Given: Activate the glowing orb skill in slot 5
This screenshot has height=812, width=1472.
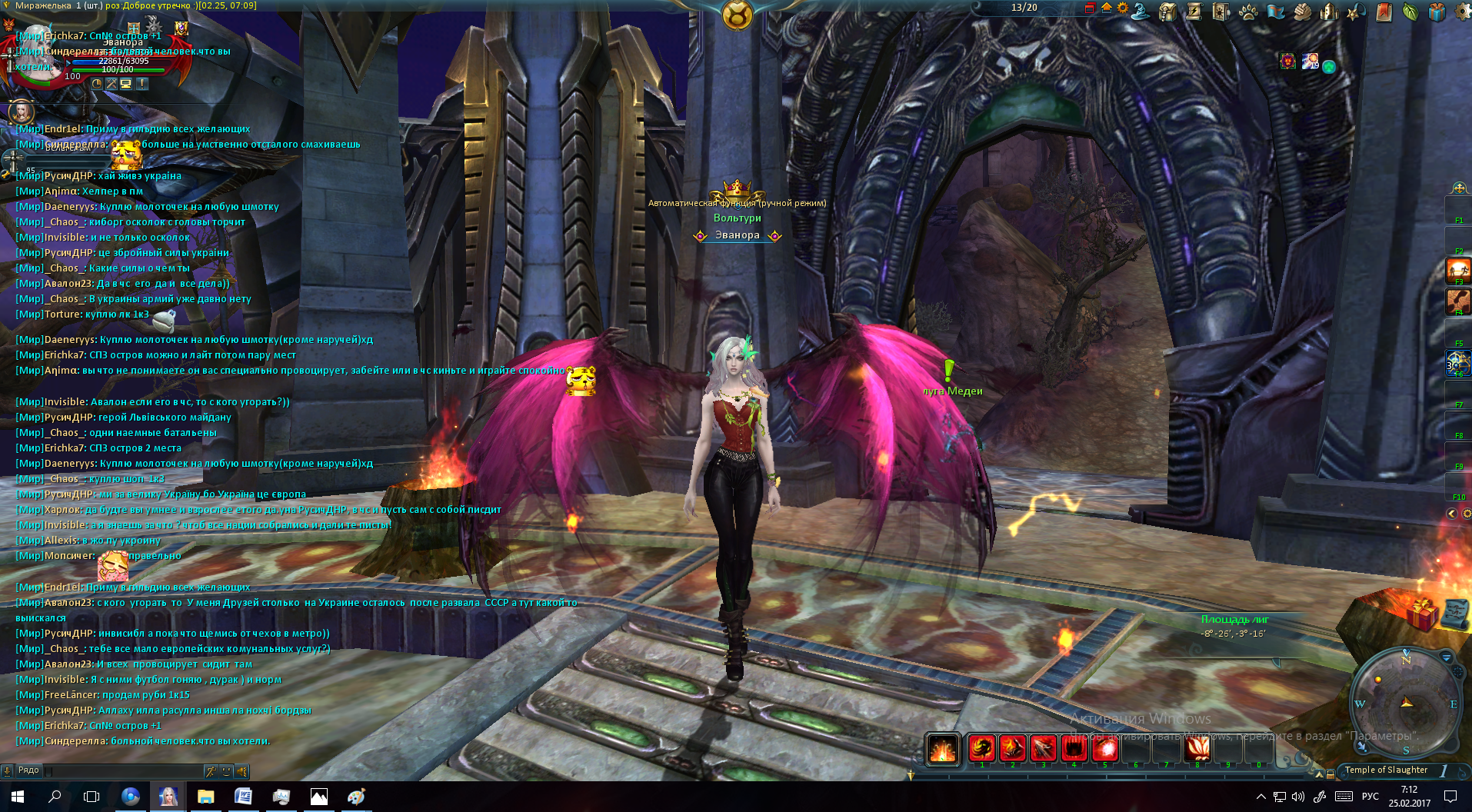Looking at the screenshot, I should click(x=1105, y=748).
